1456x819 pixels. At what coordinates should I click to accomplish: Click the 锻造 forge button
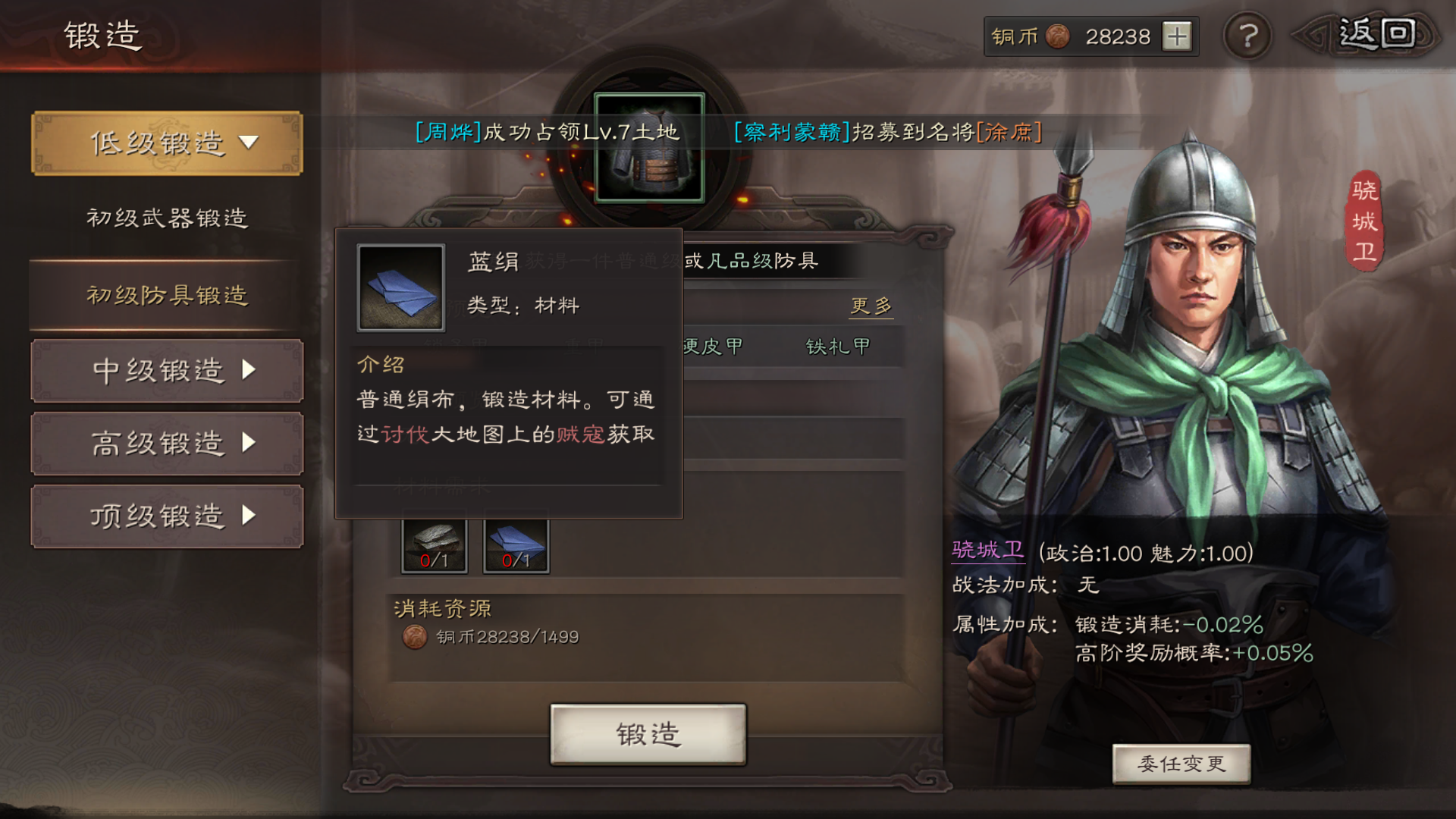648,734
